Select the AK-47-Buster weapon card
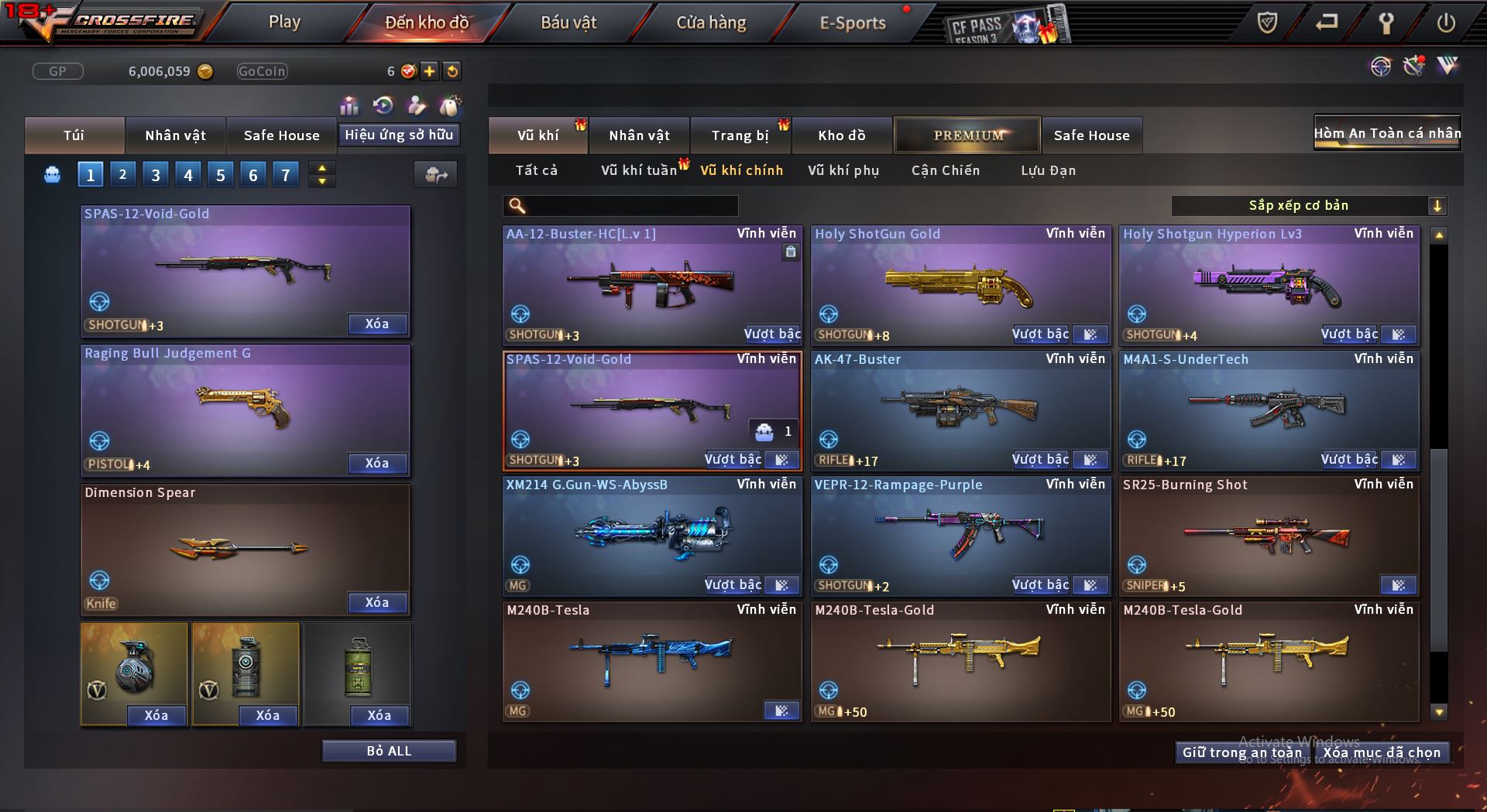This screenshot has height=812, width=1487. (960, 406)
